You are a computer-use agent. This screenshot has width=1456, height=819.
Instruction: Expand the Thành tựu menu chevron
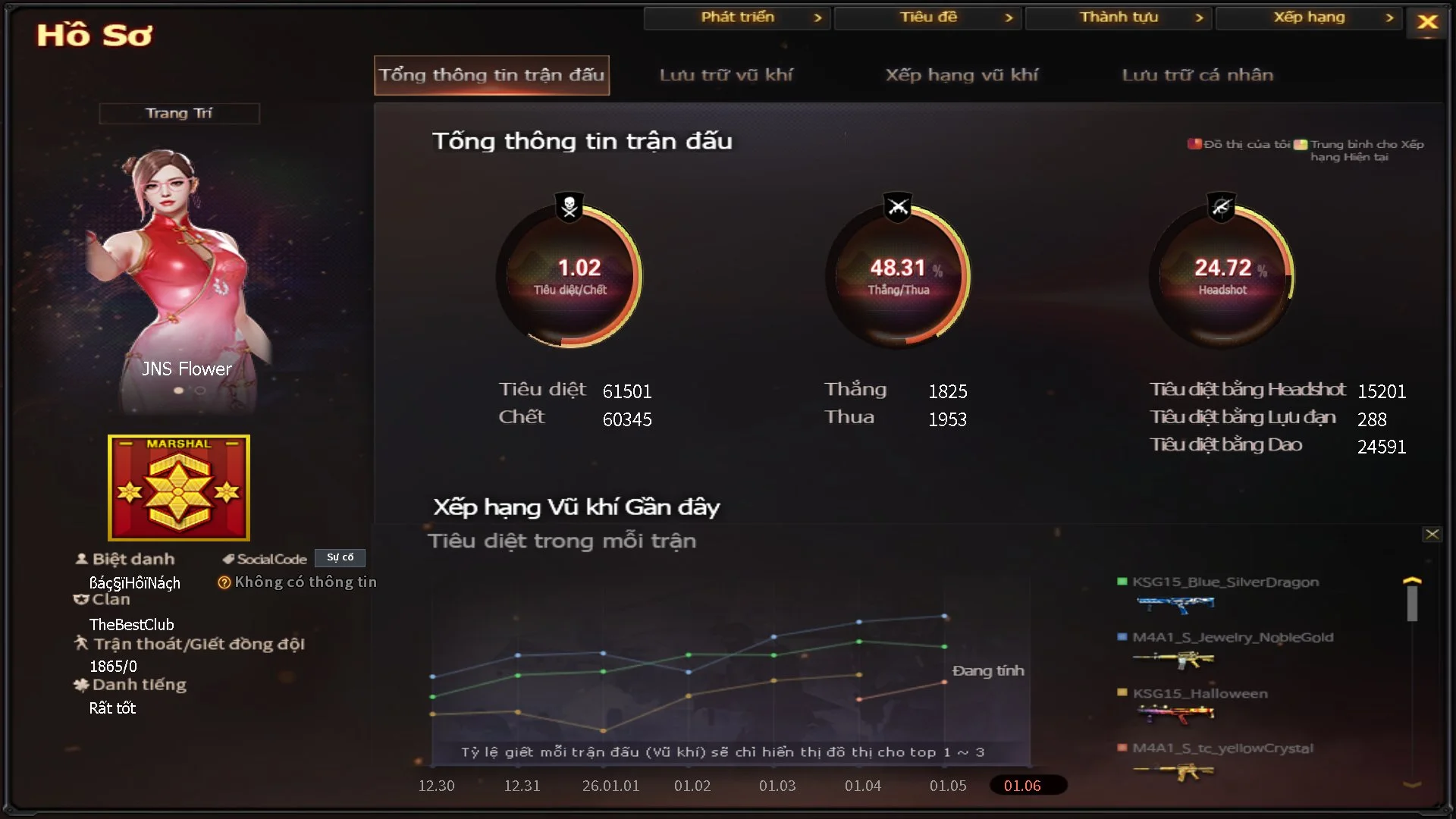click(1200, 17)
